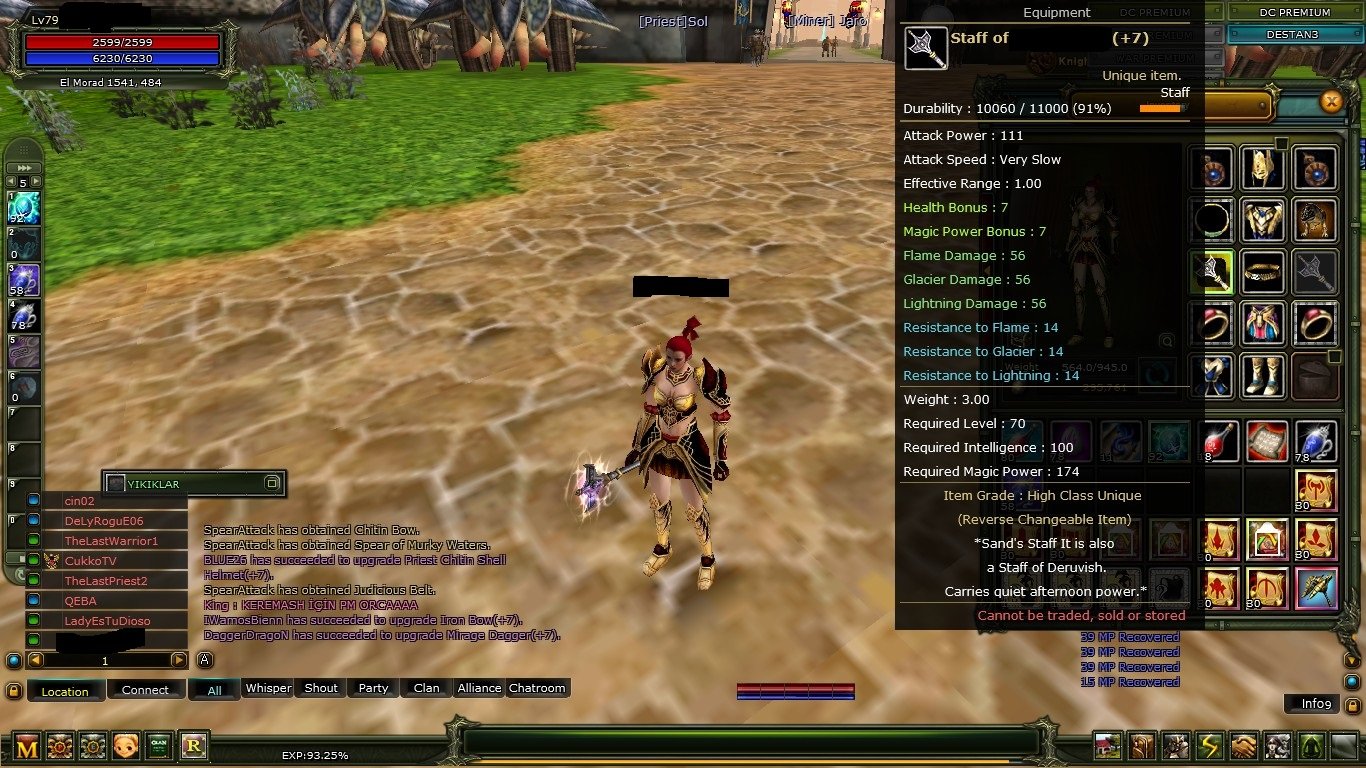
Task: Click the Connect button below the chat
Action: pyautogui.click(x=145, y=689)
